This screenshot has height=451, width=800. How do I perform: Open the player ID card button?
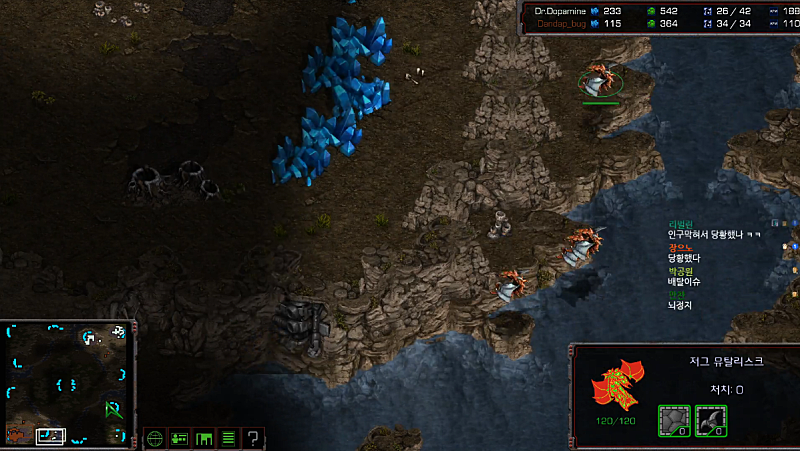(180, 438)
